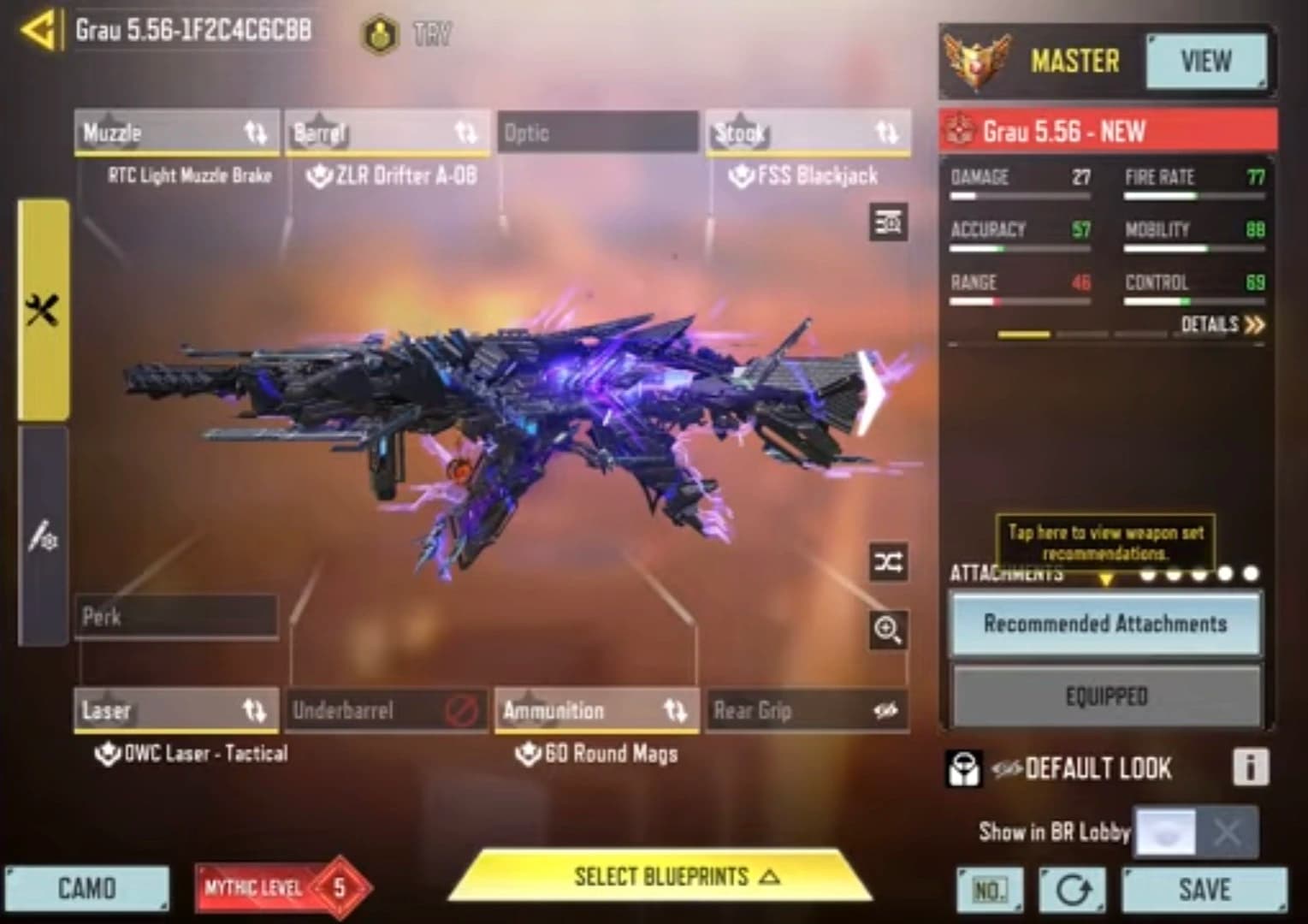
Task: Select the empty Optic slot
Action: pyautogui.click(x=597, y=133)
